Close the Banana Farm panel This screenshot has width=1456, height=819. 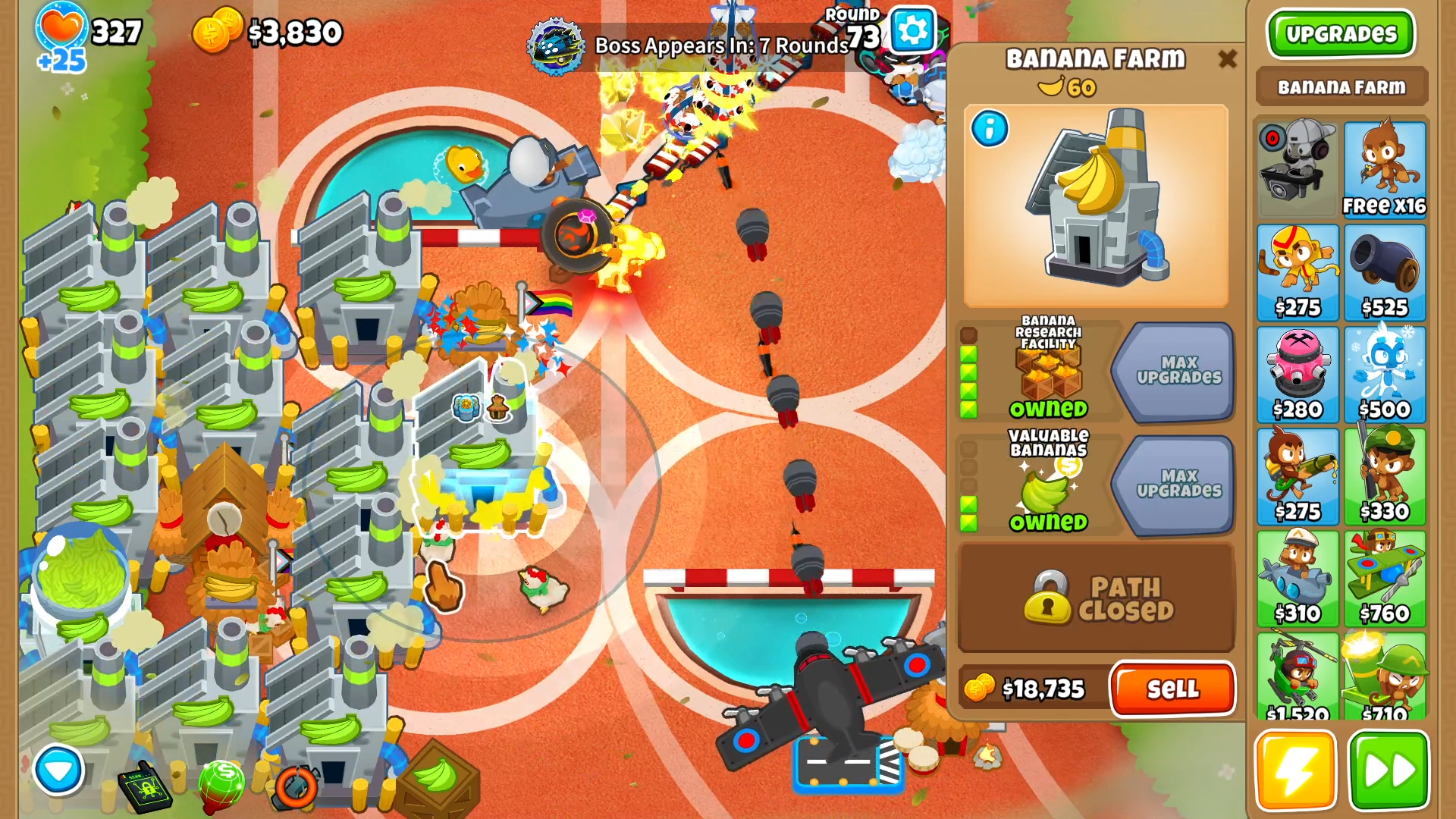1227,59
